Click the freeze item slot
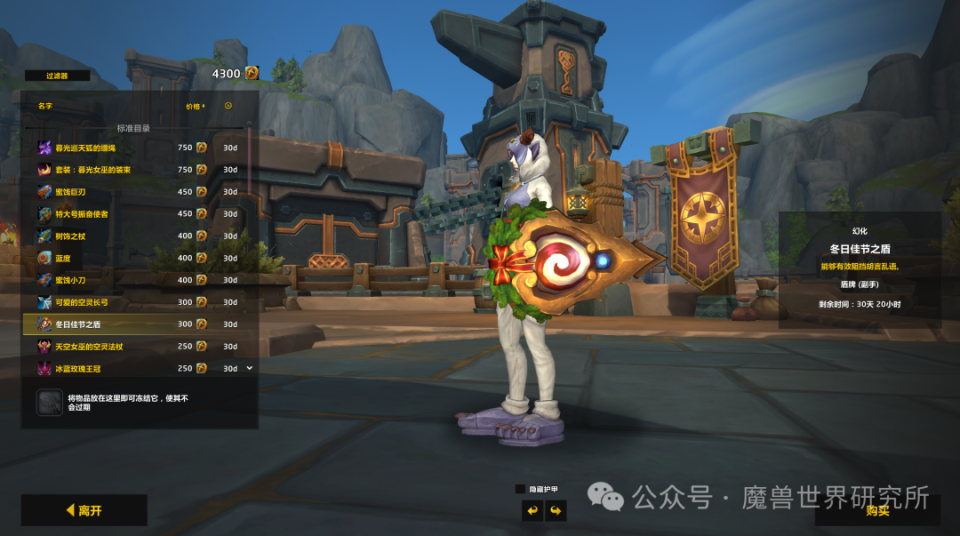The image size is (960, 536). [49, 402]
